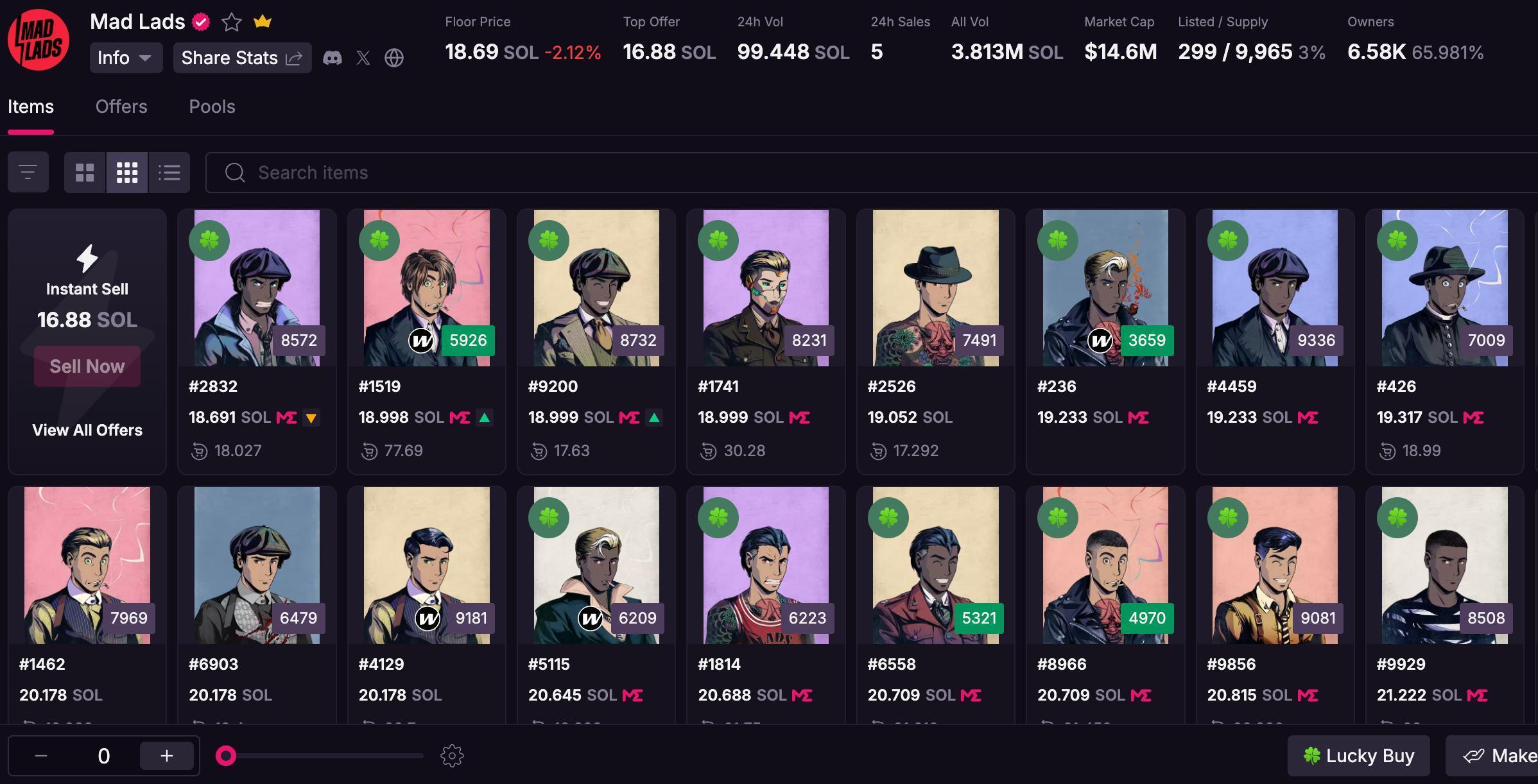This screenshot has height=784, width=1538.
Task: Expand price change indicator on #2832
Action: coord(312,417)
